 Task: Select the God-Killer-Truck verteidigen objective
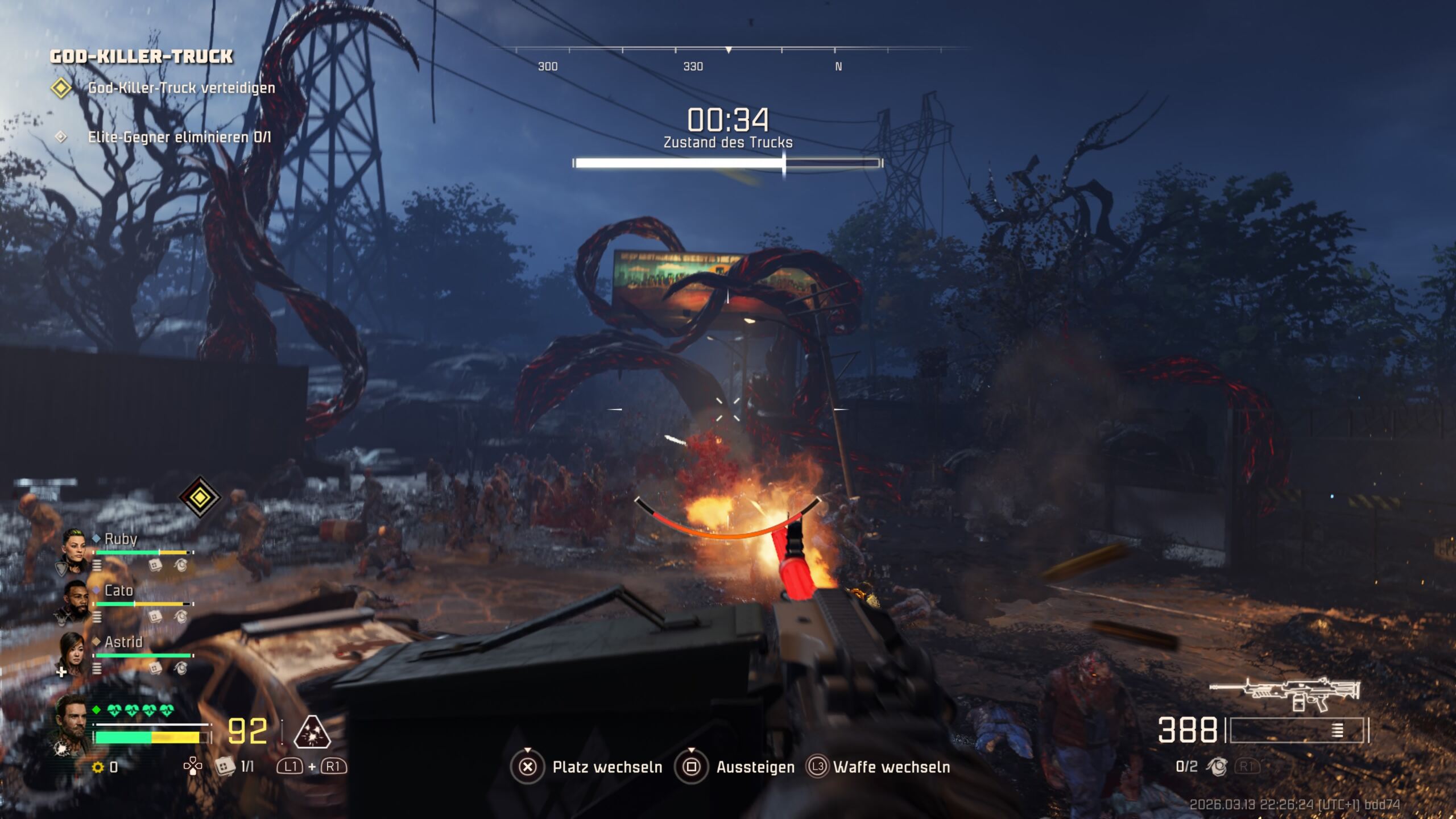pyautogui.click(x=181, y=88)
